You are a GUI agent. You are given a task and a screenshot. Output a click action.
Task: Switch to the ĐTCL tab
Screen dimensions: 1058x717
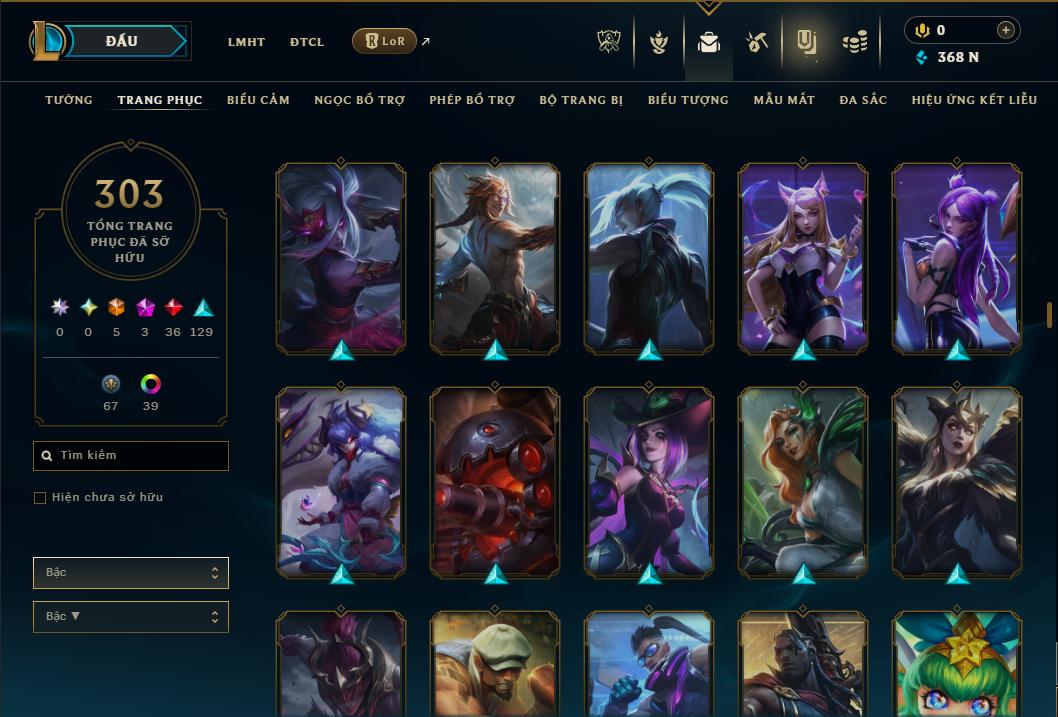[x=307, y=42]
